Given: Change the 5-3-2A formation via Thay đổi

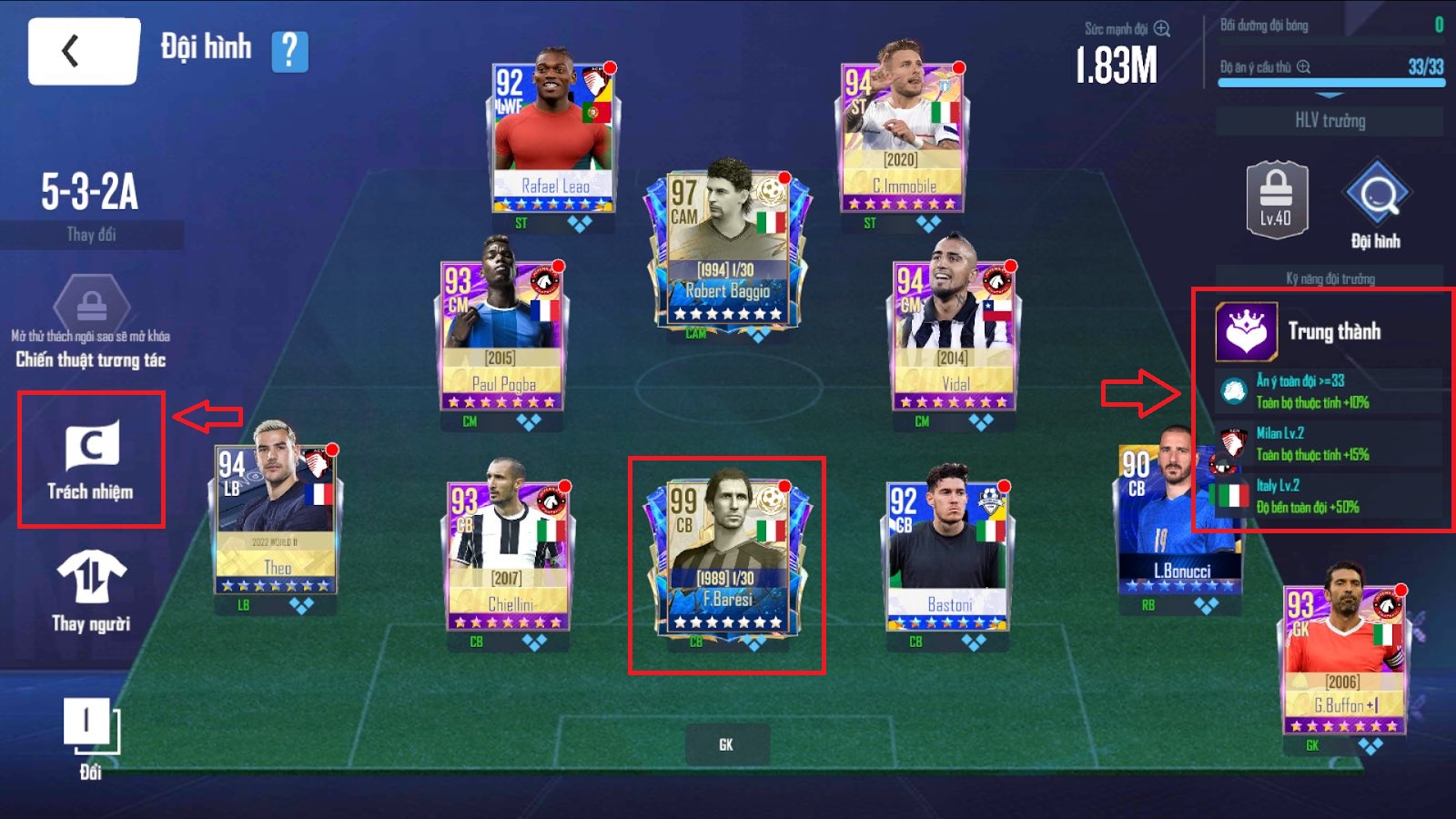Looking at the screenshot, I should coord(91,235).
